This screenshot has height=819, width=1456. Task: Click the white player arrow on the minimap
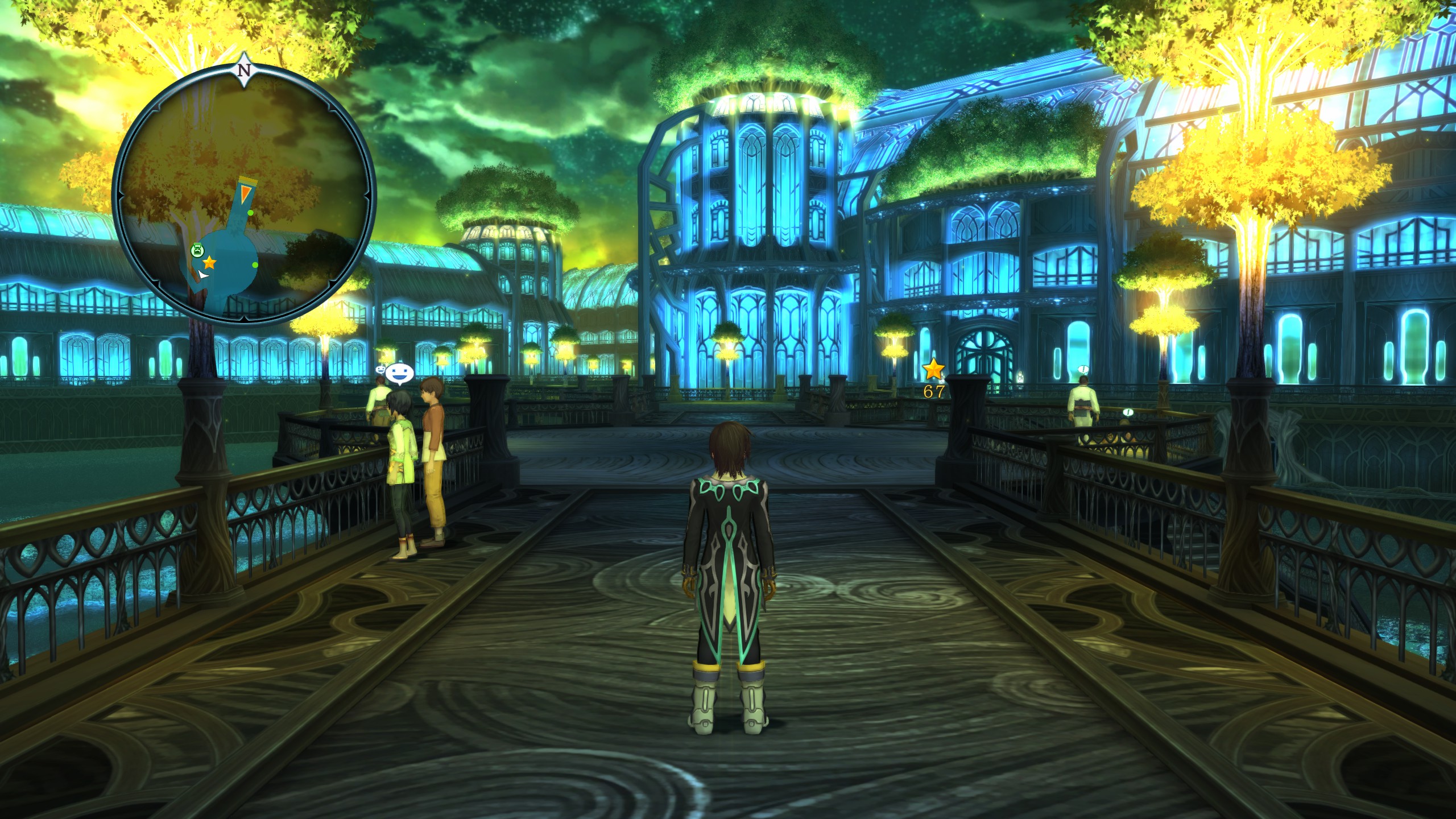coord(202,275)
